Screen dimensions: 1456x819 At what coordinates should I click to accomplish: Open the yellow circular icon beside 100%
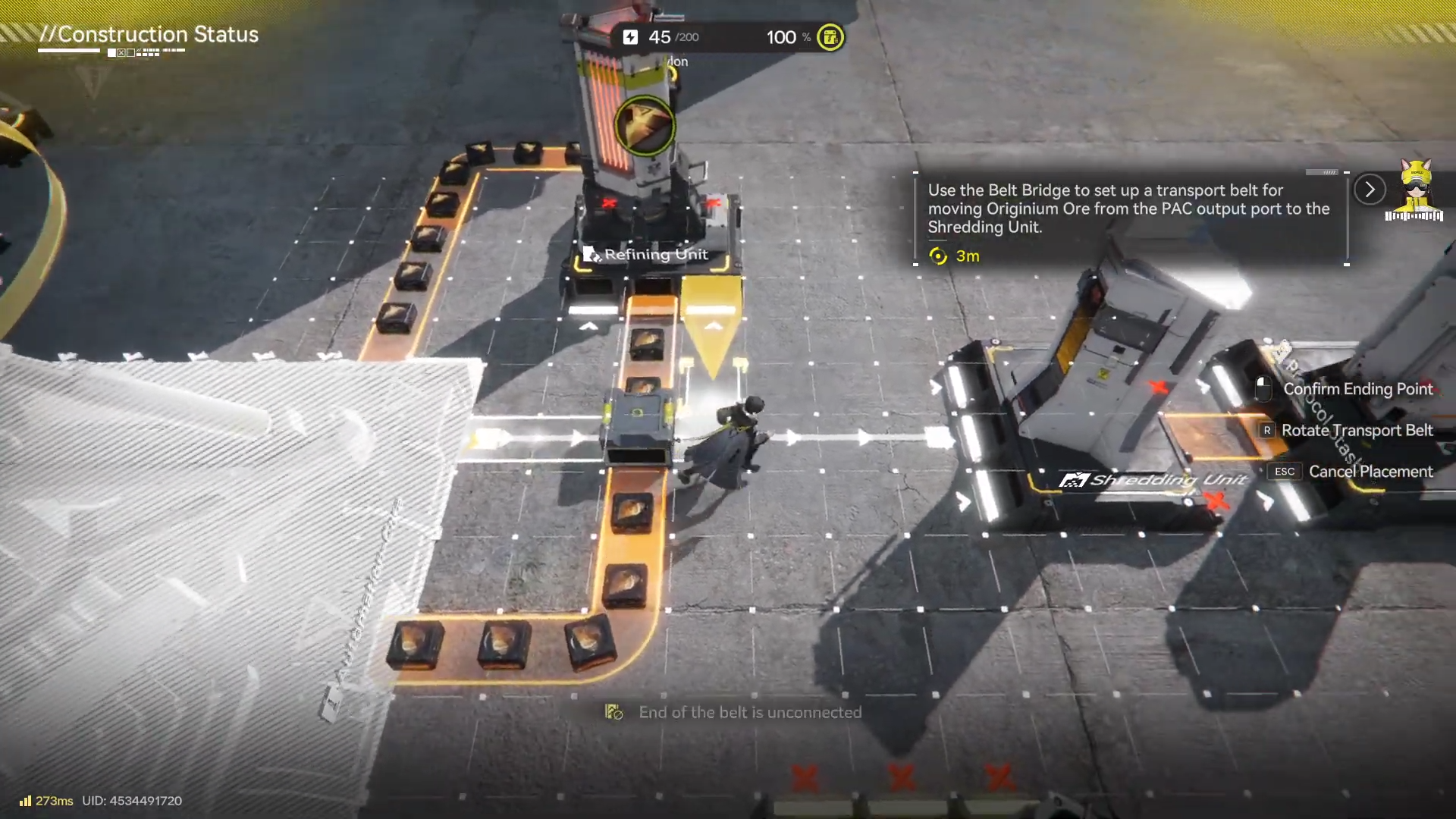click(x=830, y=37)
